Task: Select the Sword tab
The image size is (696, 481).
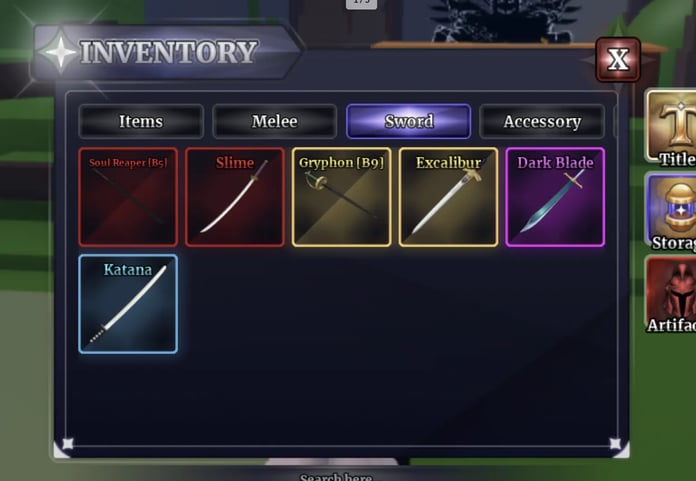Action: tap(408, 122)
